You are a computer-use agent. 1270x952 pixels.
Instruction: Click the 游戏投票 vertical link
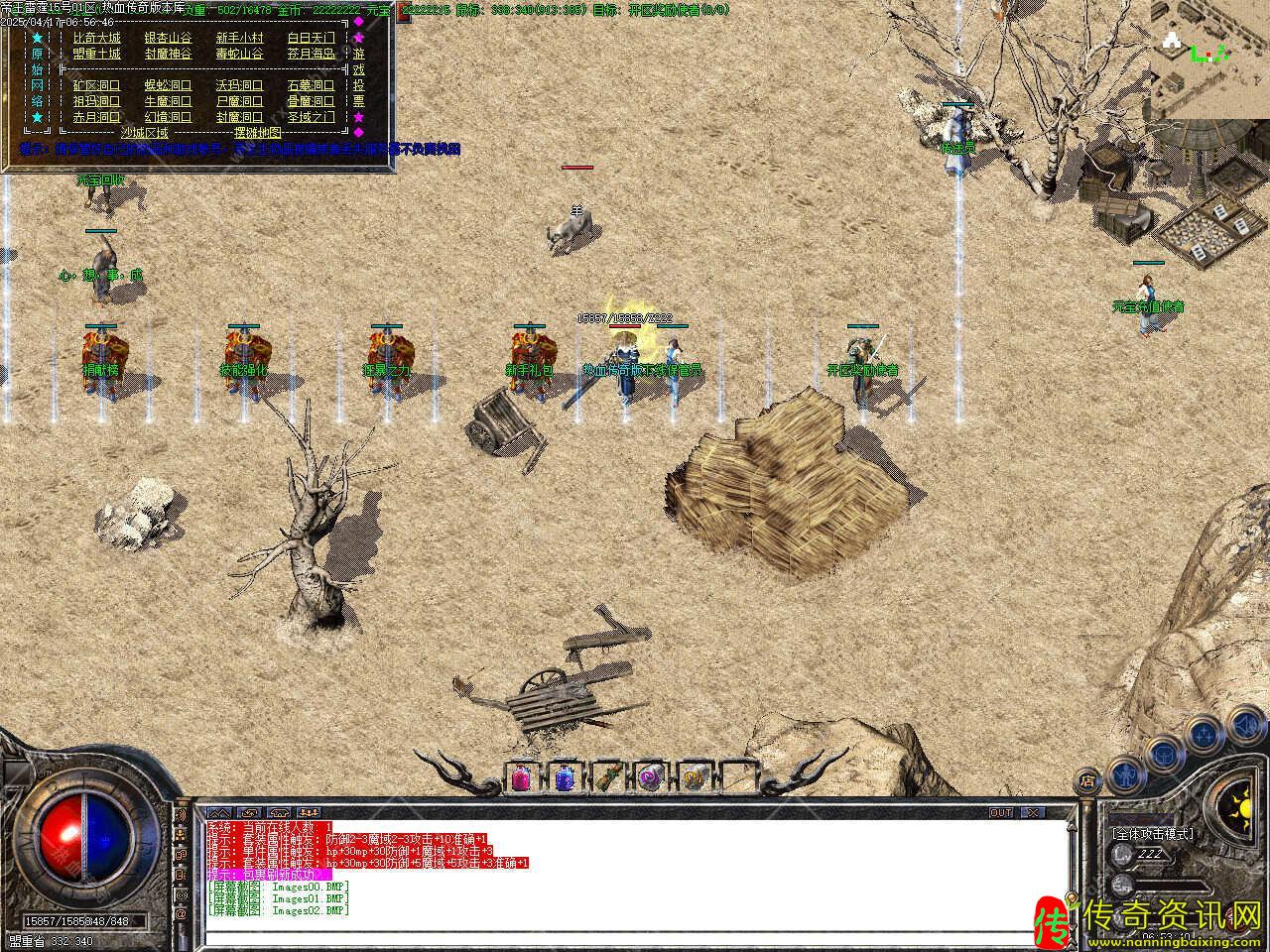358,77
